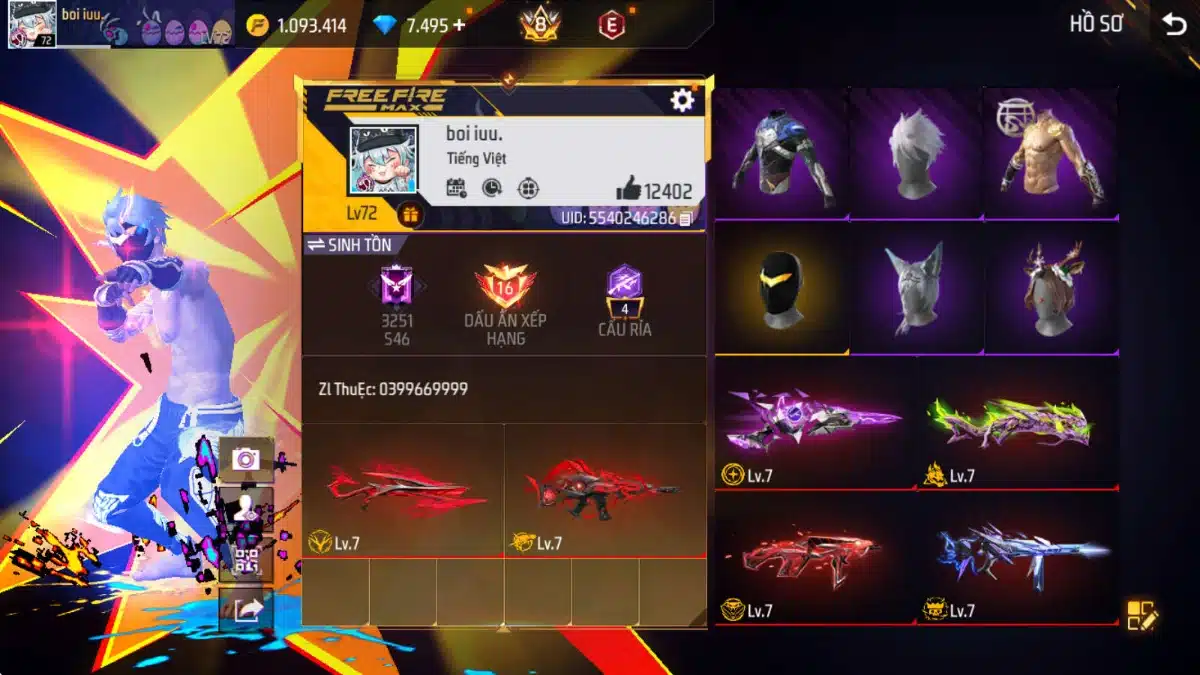The image size is (1200, 675).
Task: Open the edit showcase icon
Action: point(1141,615)
